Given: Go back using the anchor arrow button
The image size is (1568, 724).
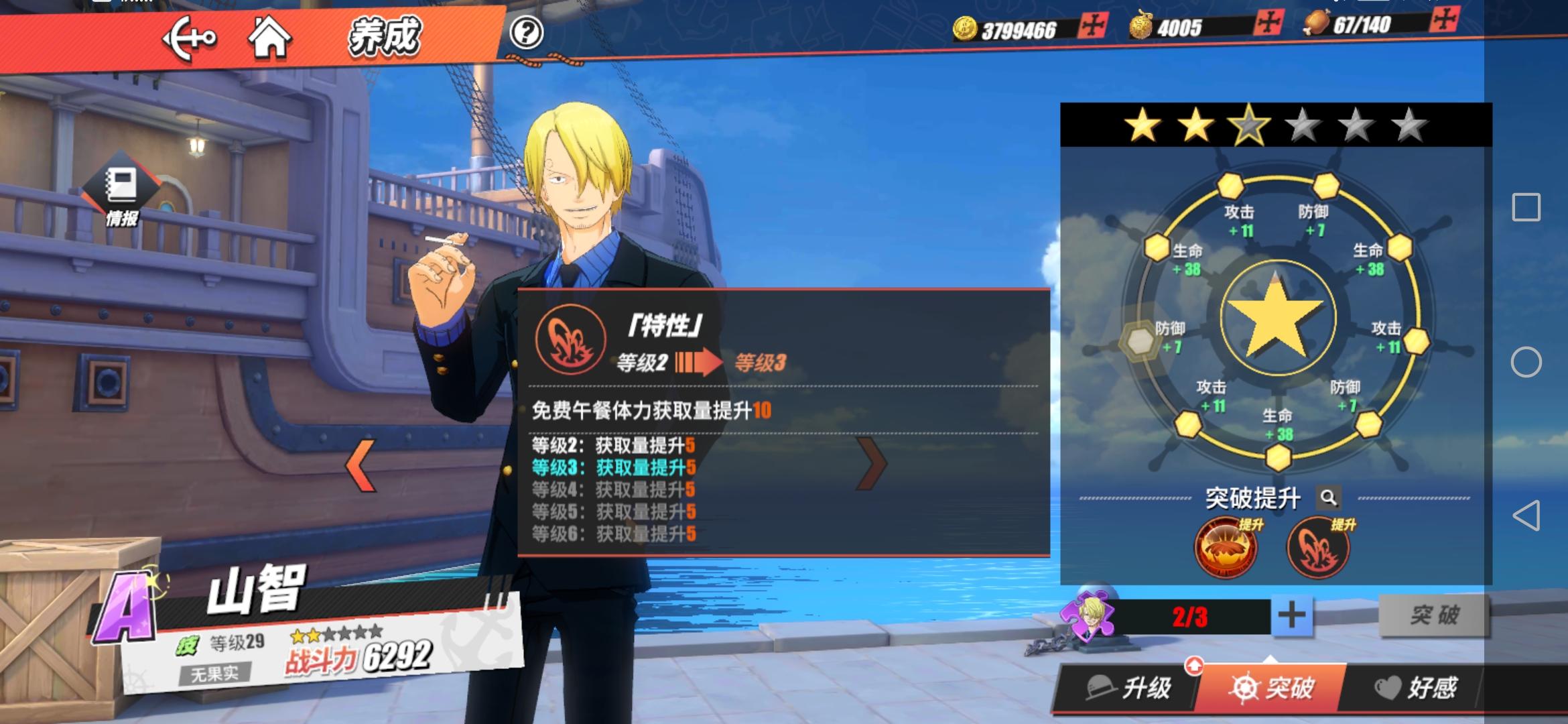Looking at the screenshot, I should [189, 38].
